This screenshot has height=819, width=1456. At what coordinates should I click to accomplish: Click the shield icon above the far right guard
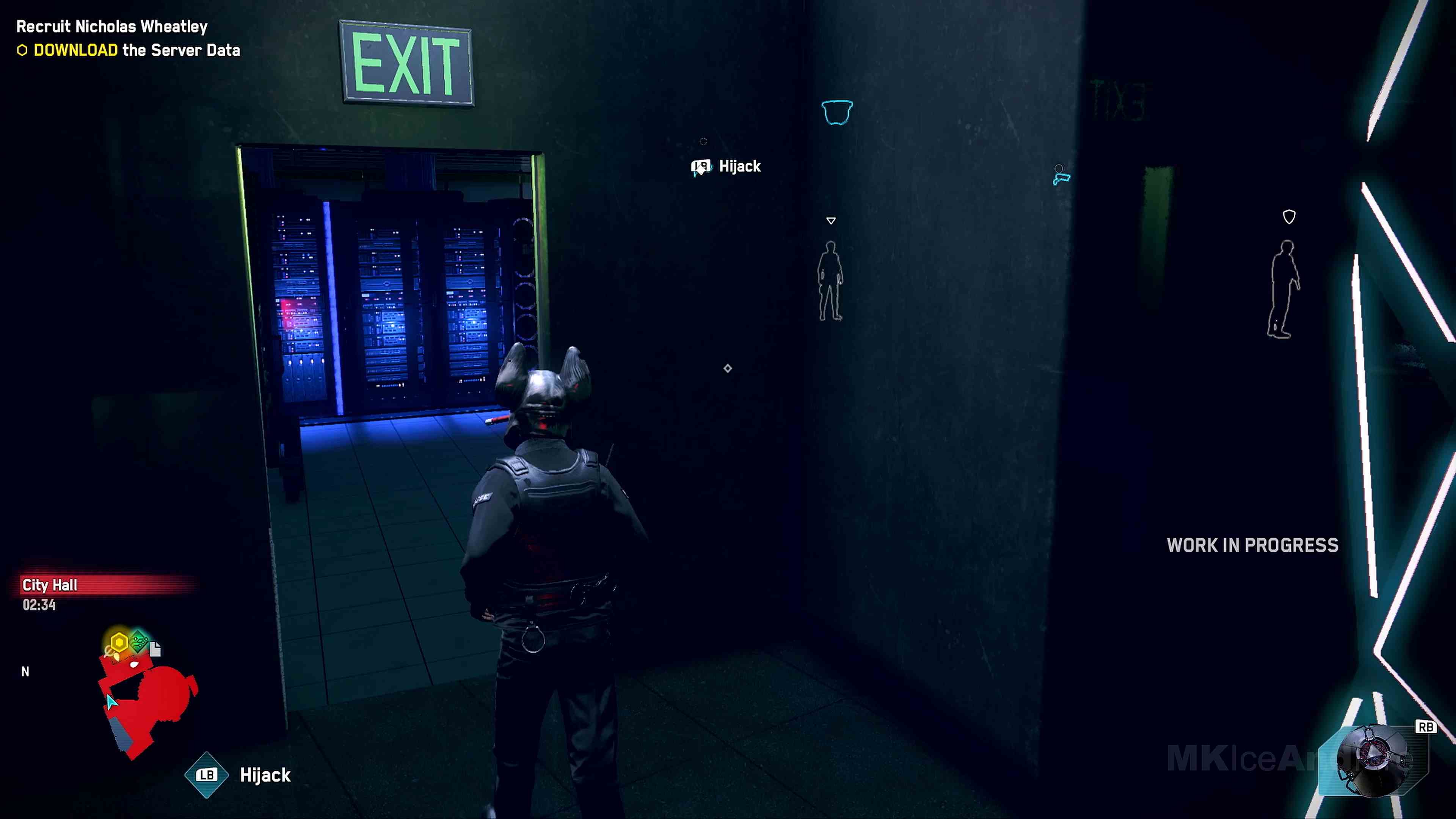(x=1289, y=217)
